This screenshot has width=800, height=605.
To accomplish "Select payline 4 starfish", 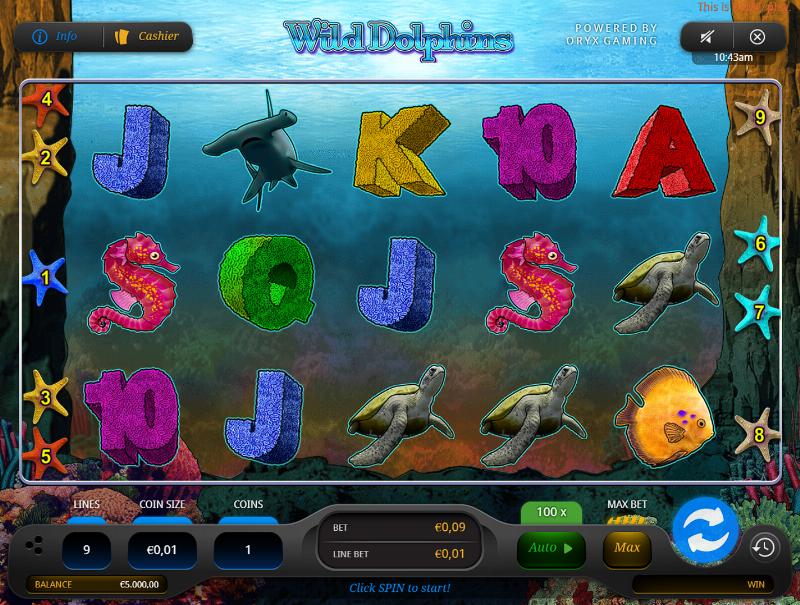I will pos(44,101).
